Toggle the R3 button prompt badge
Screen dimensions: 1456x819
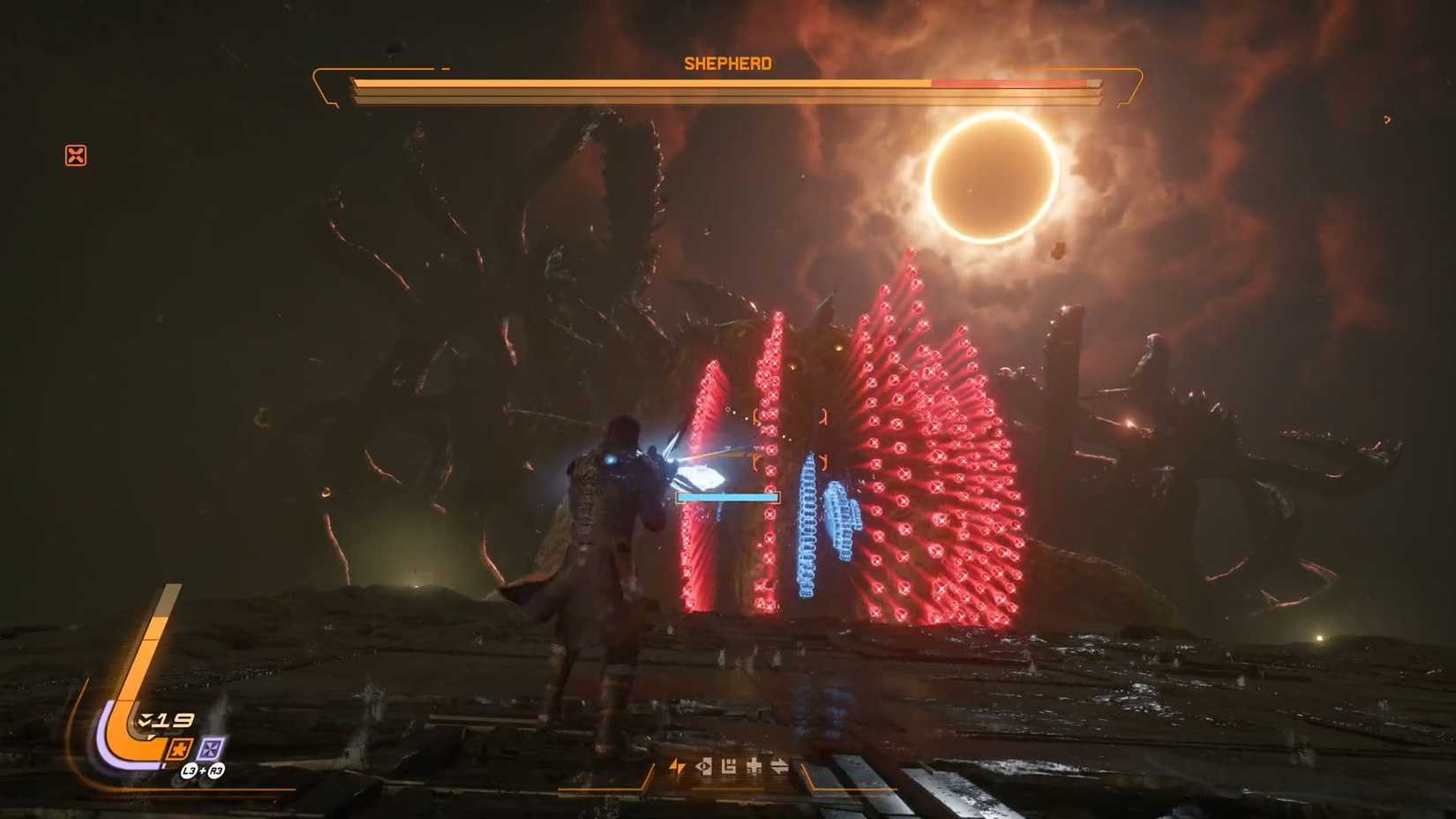217,770
